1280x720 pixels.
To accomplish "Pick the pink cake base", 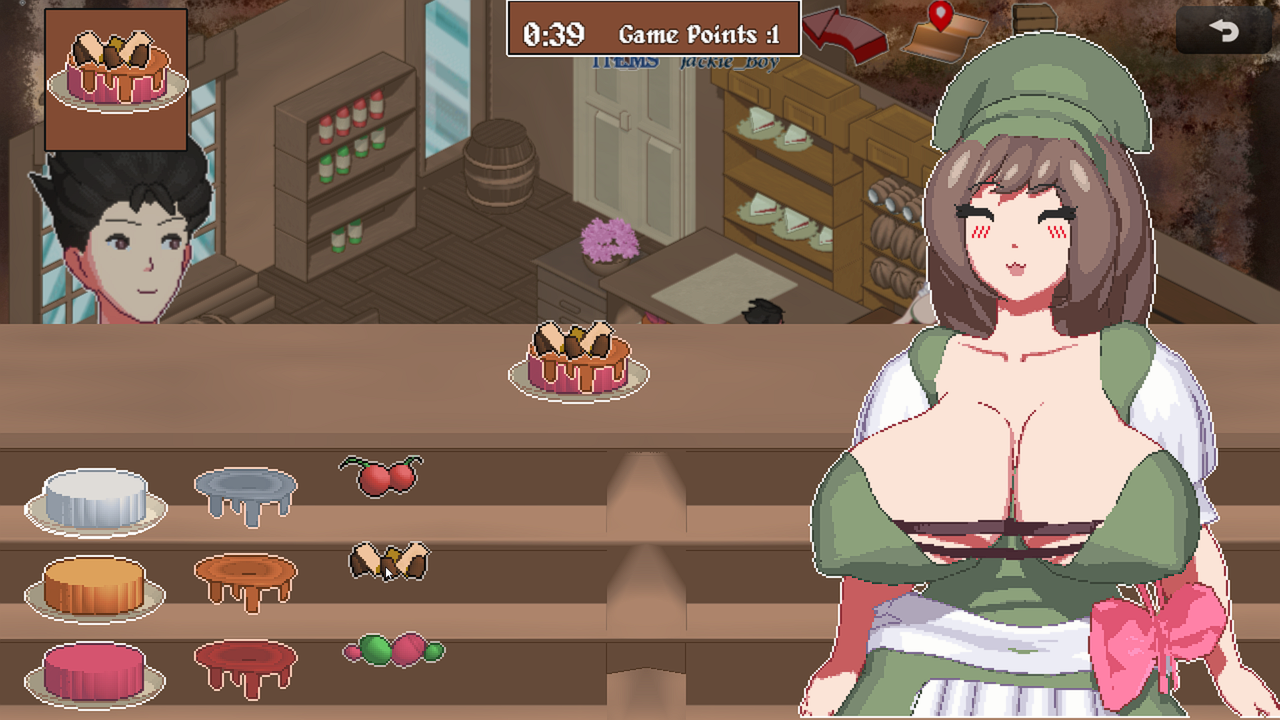I will point(95,672).
